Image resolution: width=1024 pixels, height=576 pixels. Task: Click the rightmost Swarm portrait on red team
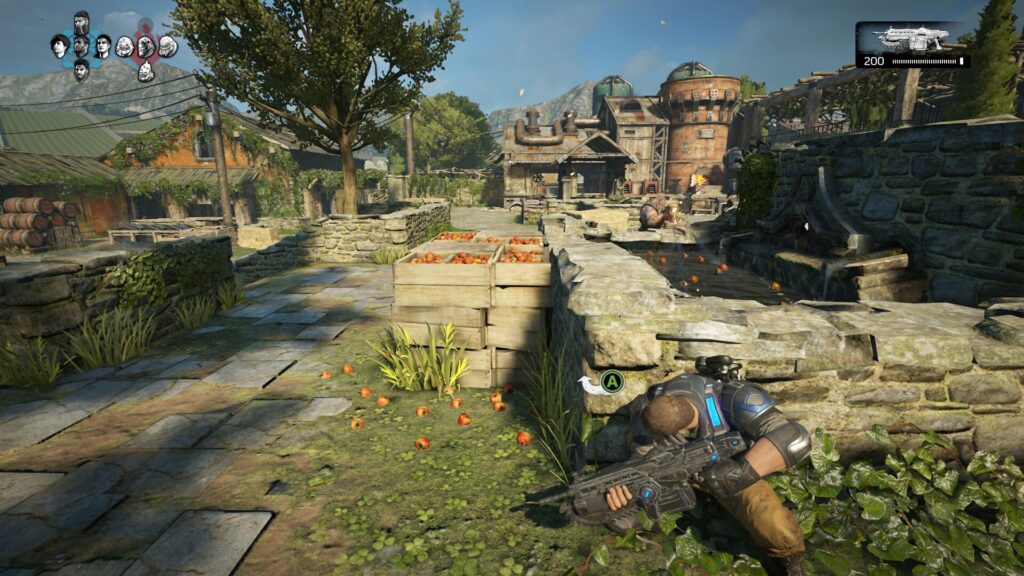coord(167,46)
